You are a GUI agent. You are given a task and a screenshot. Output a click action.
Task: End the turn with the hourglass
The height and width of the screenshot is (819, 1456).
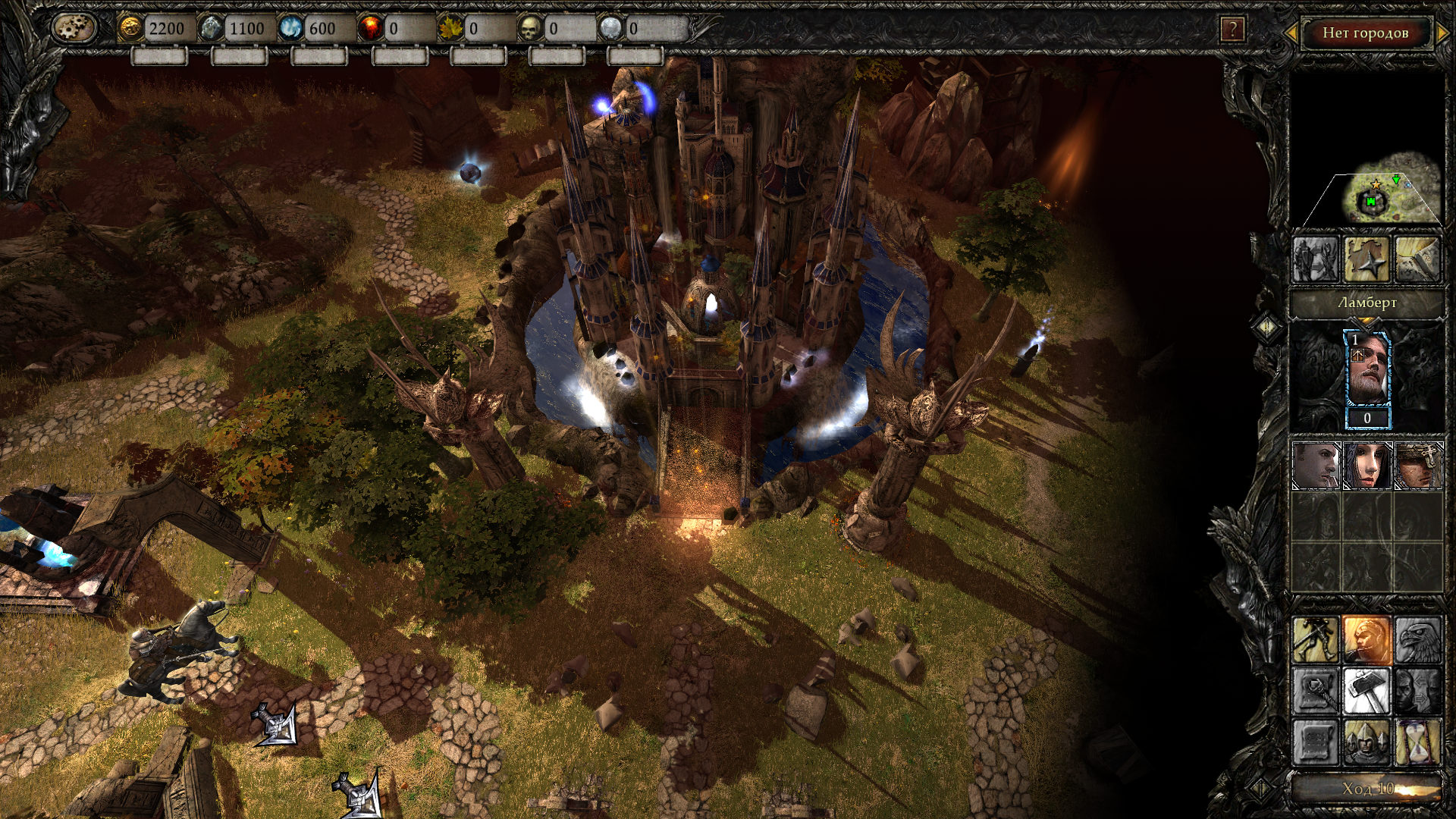pyautogui.click(x=1417, y=742)
